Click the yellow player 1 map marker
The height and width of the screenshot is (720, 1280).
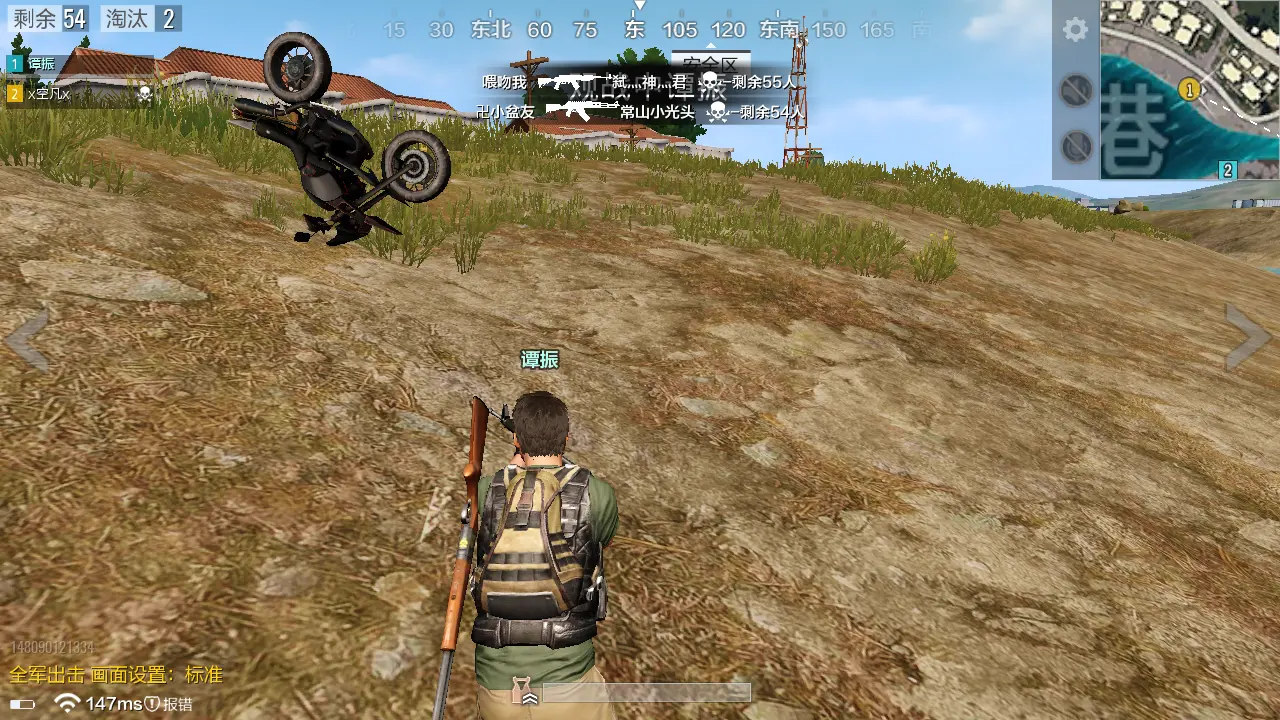tap(1189, 89)
